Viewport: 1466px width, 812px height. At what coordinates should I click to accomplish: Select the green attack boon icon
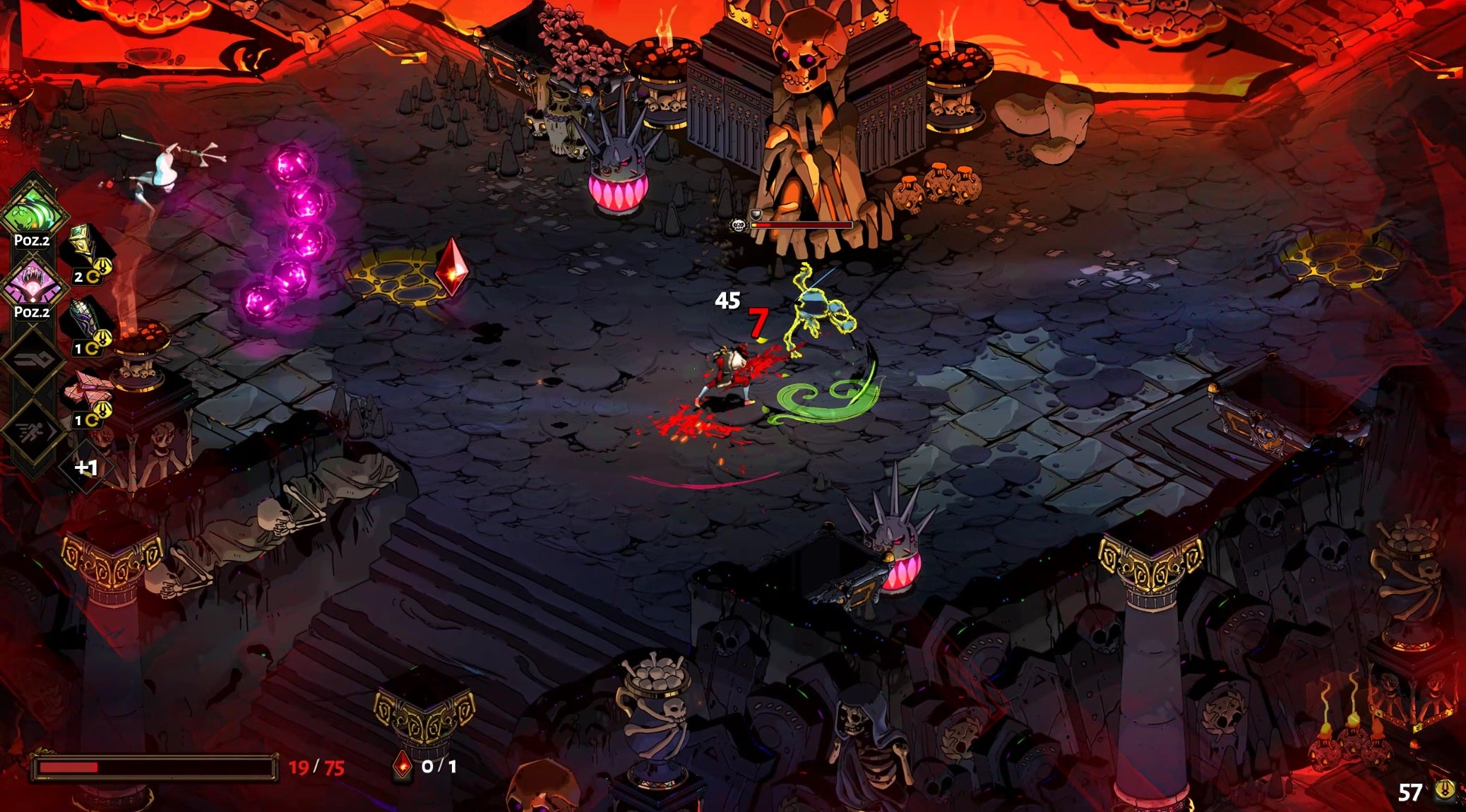pos(33,210)
